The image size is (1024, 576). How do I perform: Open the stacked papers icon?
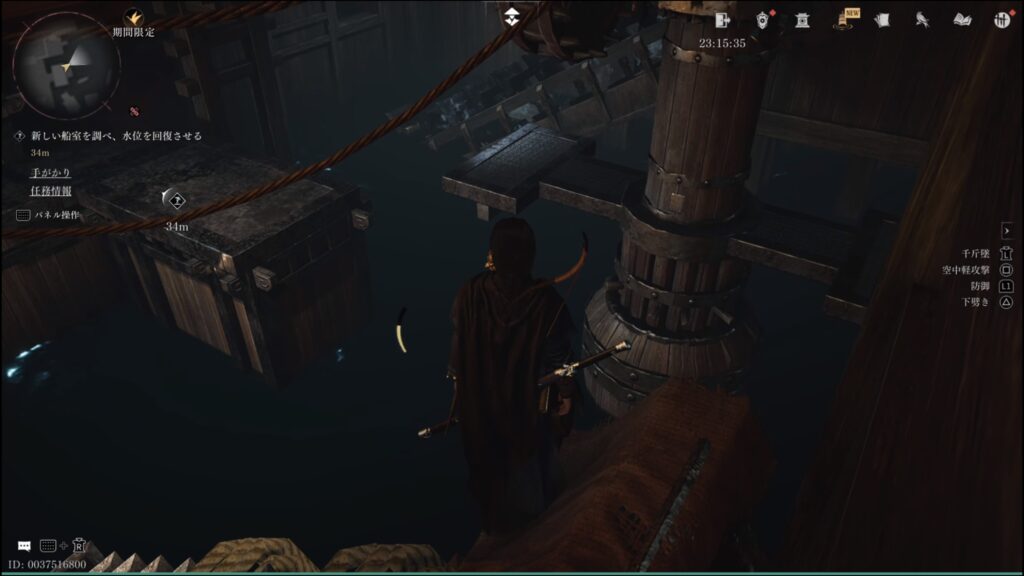click(882, 20)
